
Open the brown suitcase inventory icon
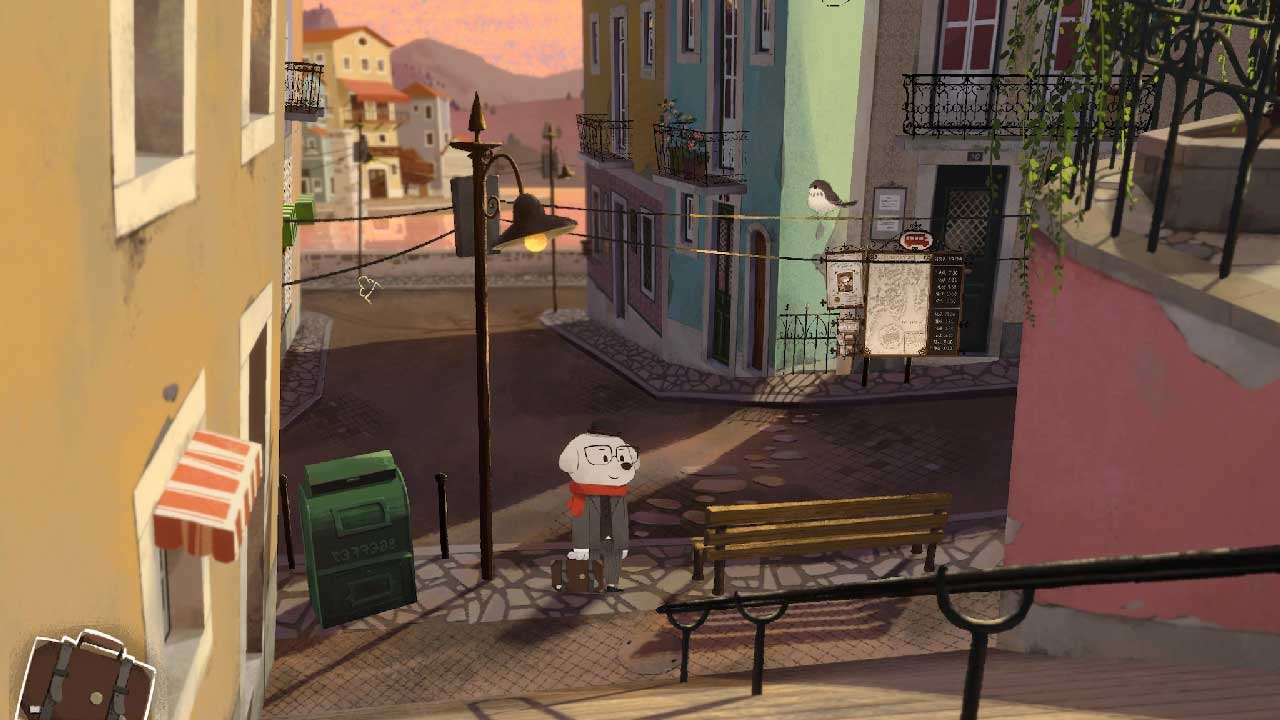pyautogui.click(x=87, y=680)
